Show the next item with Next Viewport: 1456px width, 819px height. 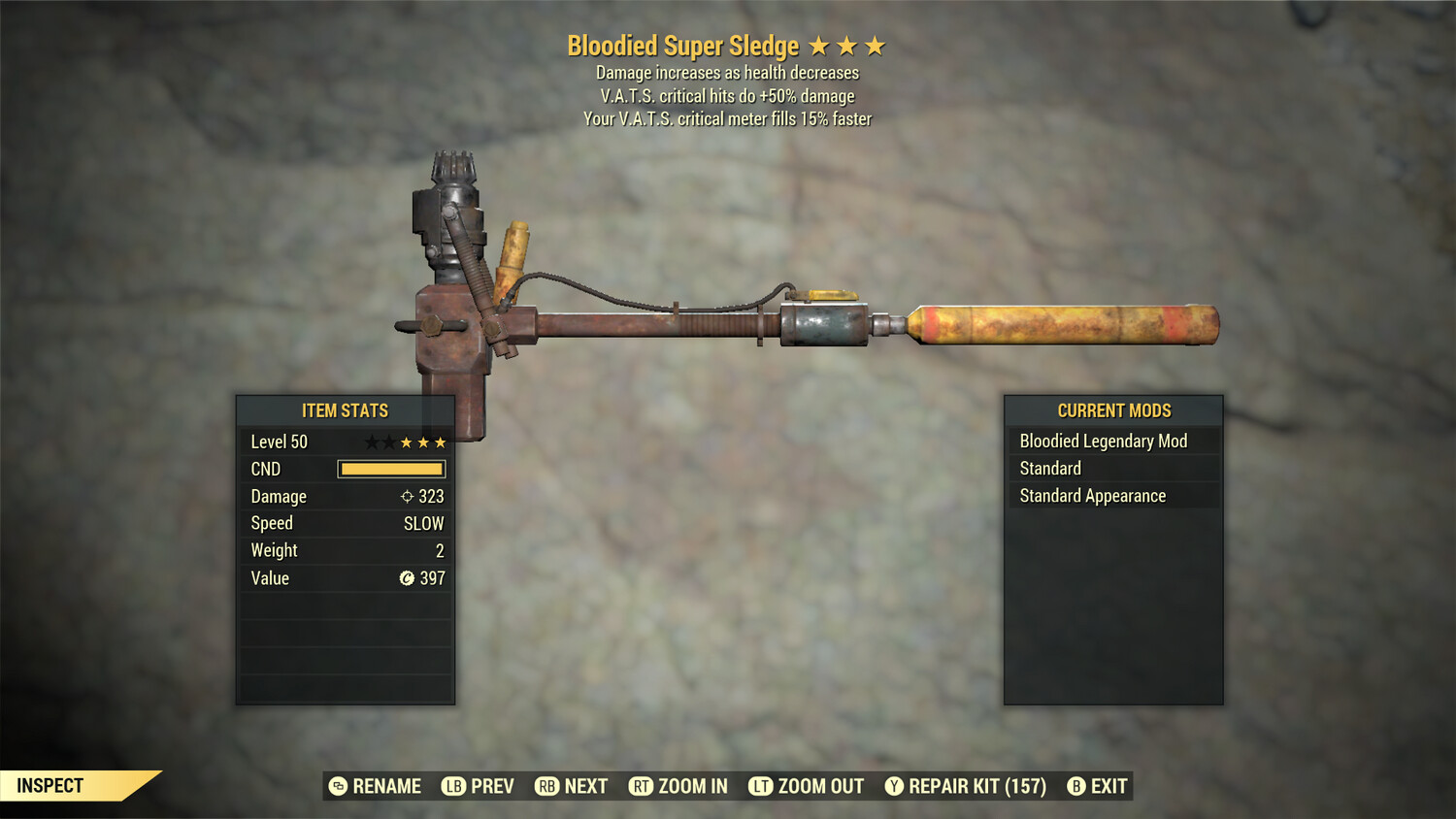(571, 786)
